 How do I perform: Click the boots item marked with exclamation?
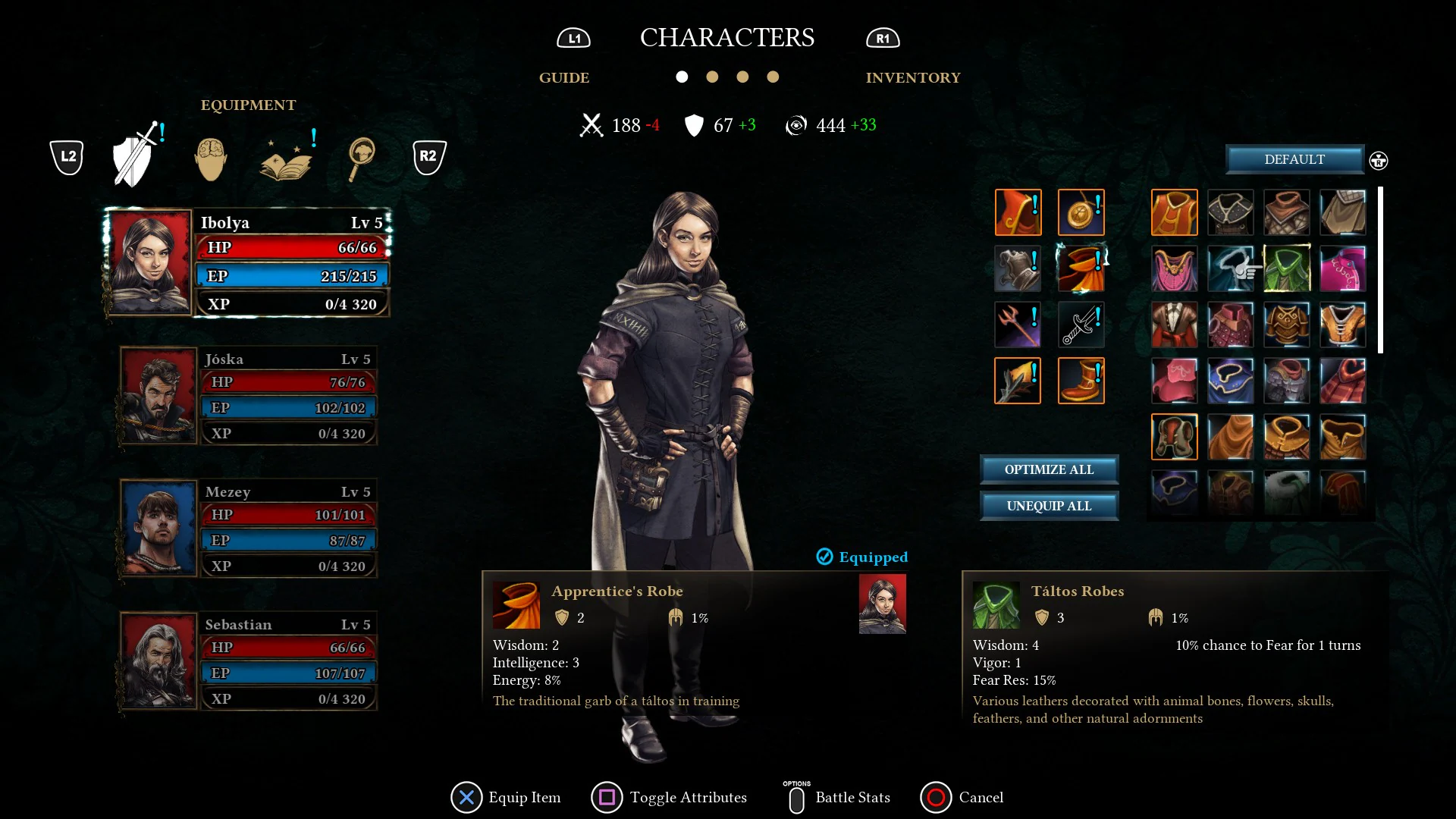[x=1081, y=381]
